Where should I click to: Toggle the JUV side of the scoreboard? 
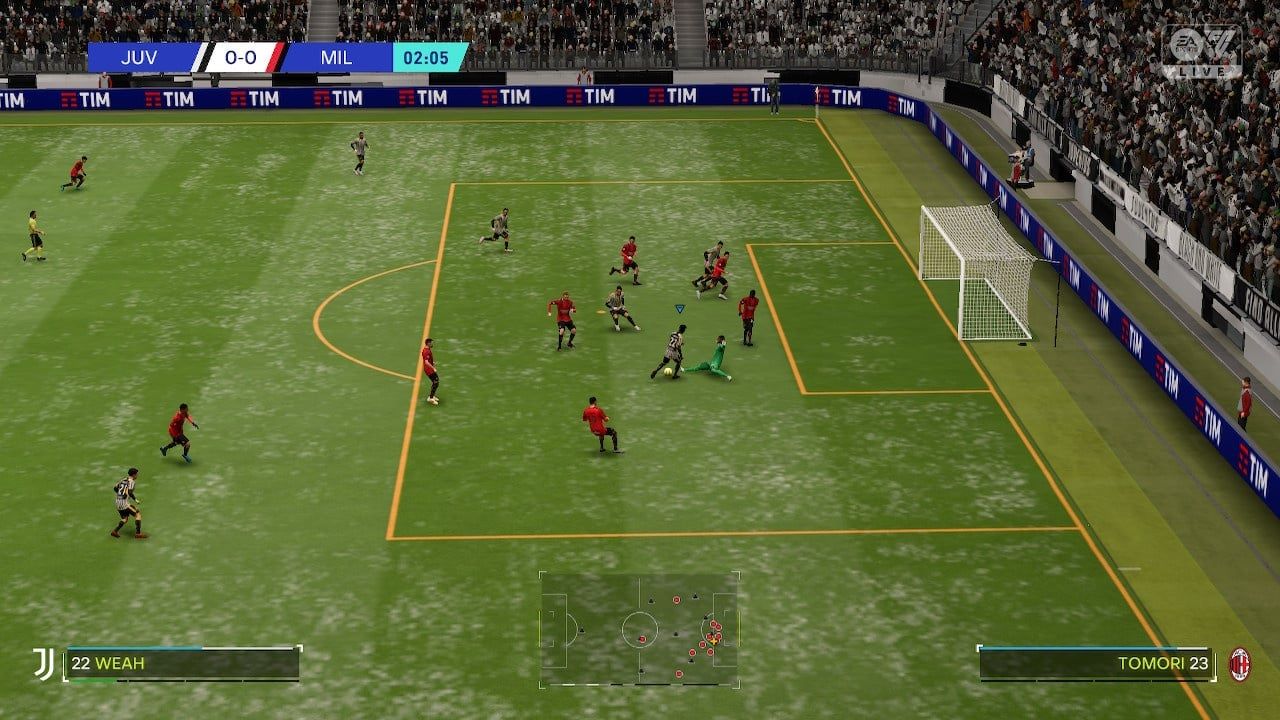click(x=142, y=57)
